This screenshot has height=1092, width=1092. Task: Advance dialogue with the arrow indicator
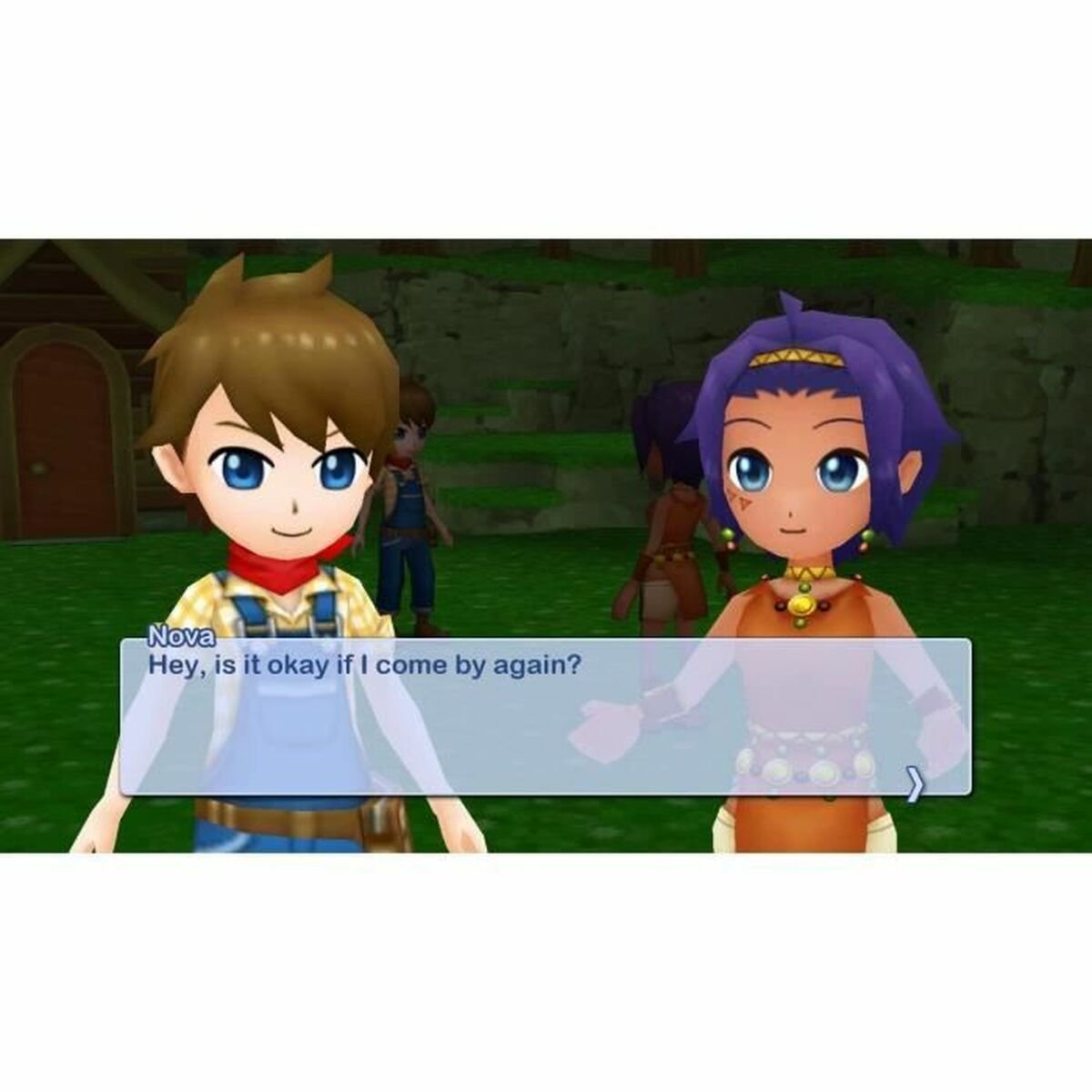[915, 784]
